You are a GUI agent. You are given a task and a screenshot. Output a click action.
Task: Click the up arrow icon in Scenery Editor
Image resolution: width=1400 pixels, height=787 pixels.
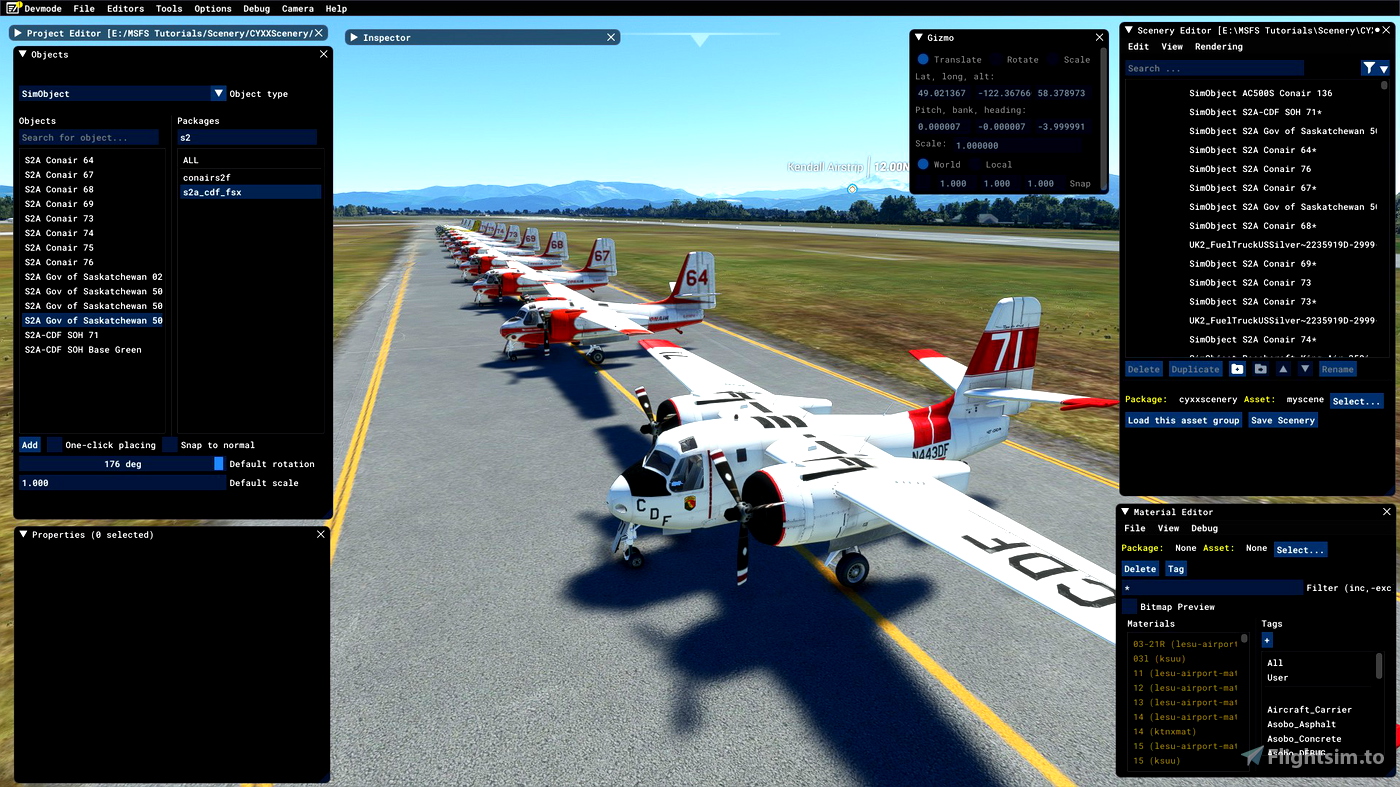(1284, 369)
